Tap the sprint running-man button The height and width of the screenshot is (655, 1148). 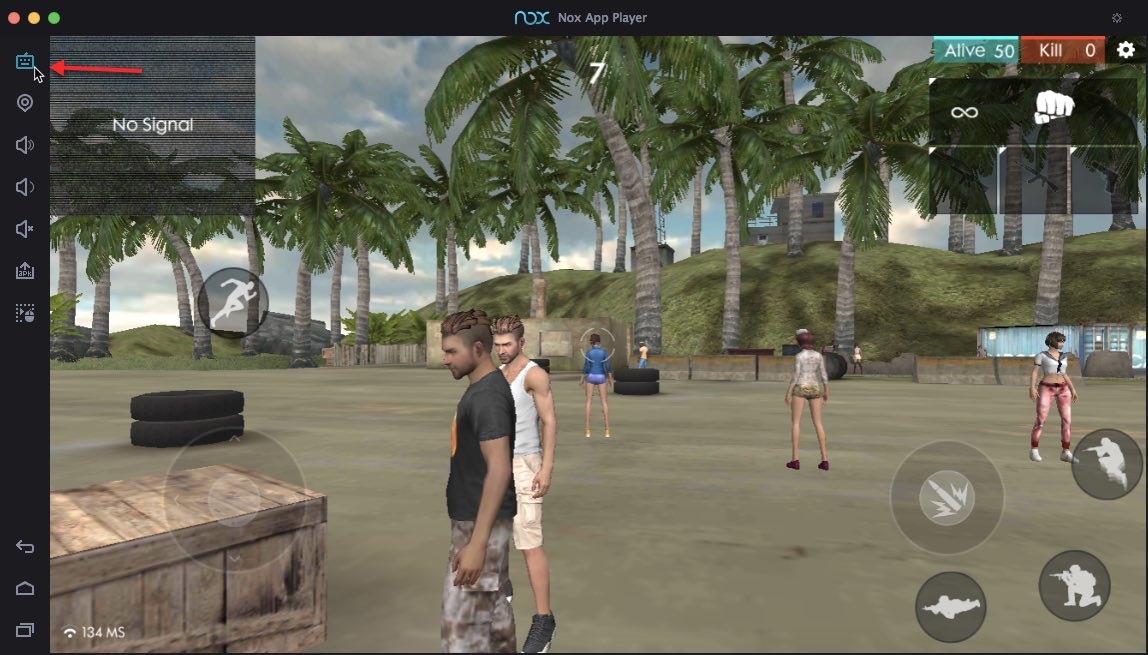pos(233,302)
